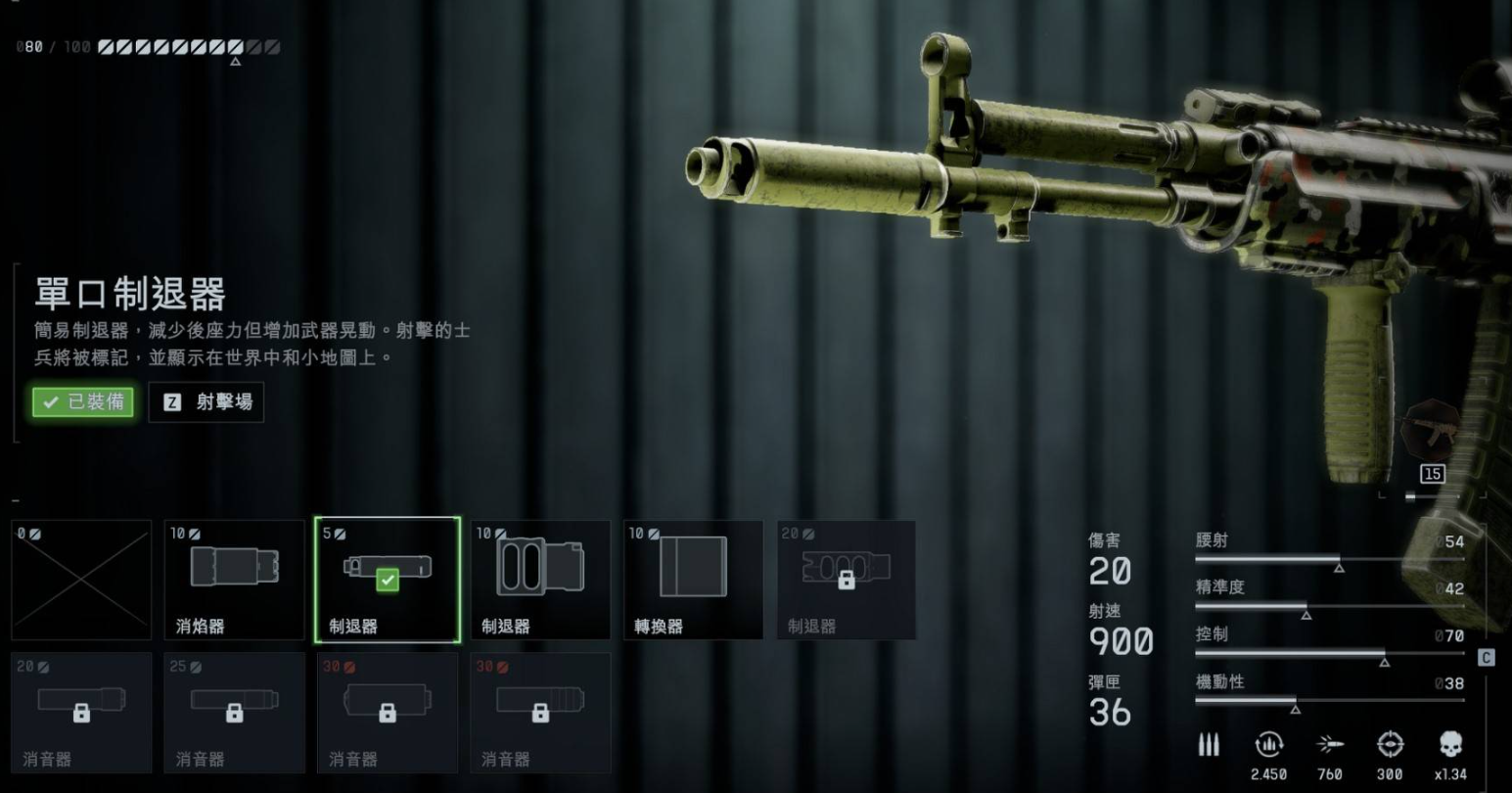Viewport: 1512px width, 793px height.
Task: Select the second 制退器 attachment
Action: (x=540, y=579)
